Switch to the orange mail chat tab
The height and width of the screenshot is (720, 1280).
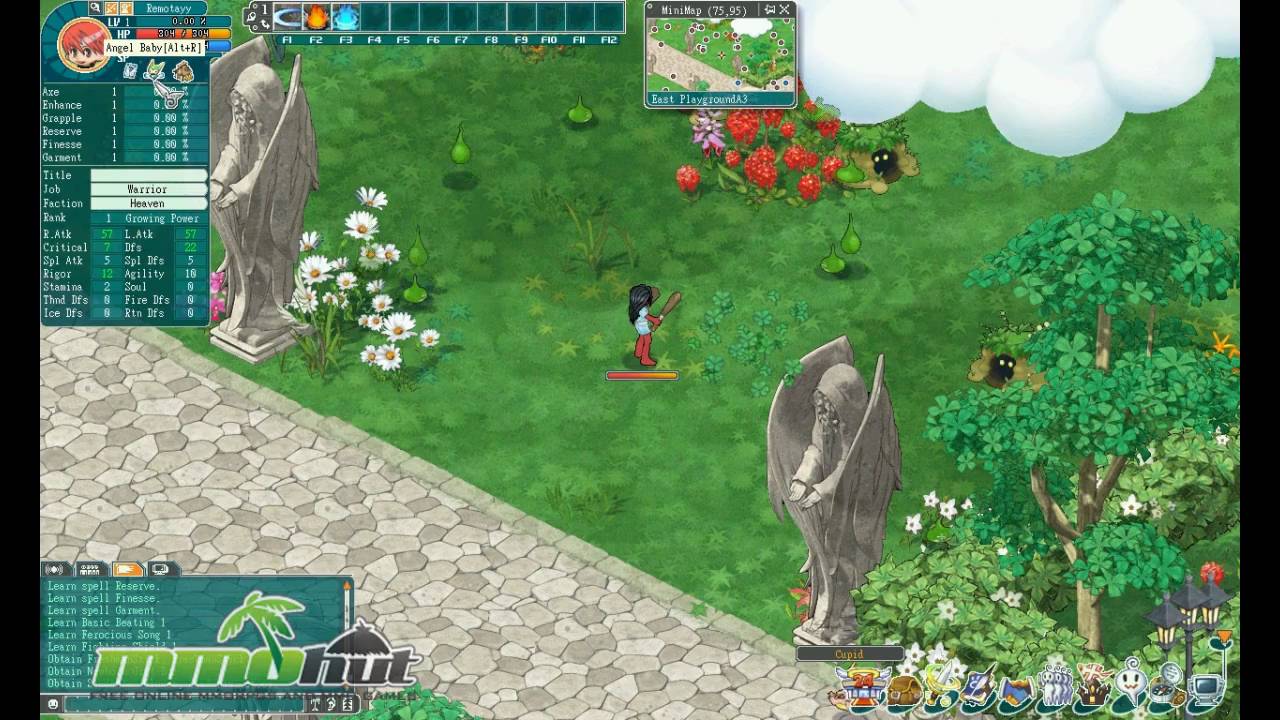click(x=129, y=568)
